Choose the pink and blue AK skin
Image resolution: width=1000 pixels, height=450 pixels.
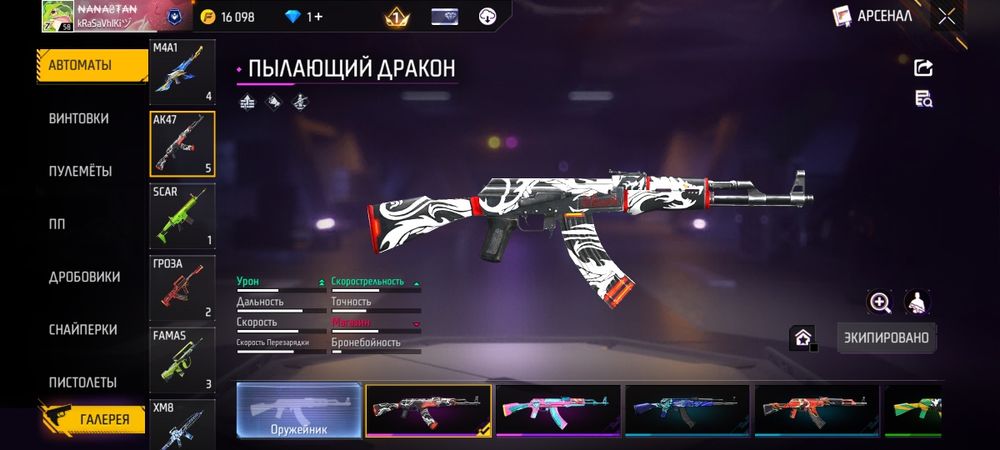(x=558, y=410)
